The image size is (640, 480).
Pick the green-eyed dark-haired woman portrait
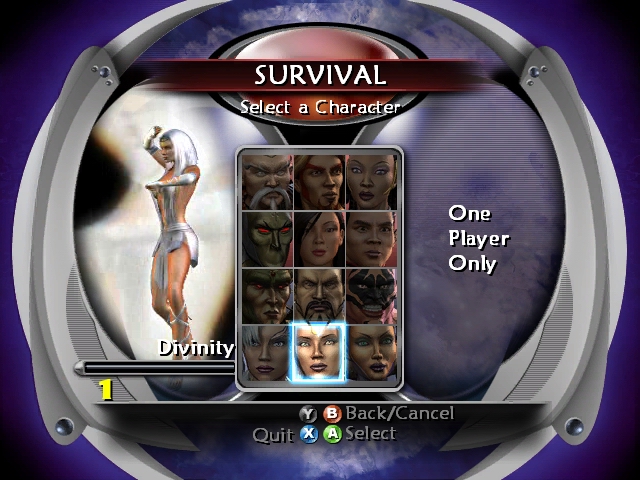371,352
